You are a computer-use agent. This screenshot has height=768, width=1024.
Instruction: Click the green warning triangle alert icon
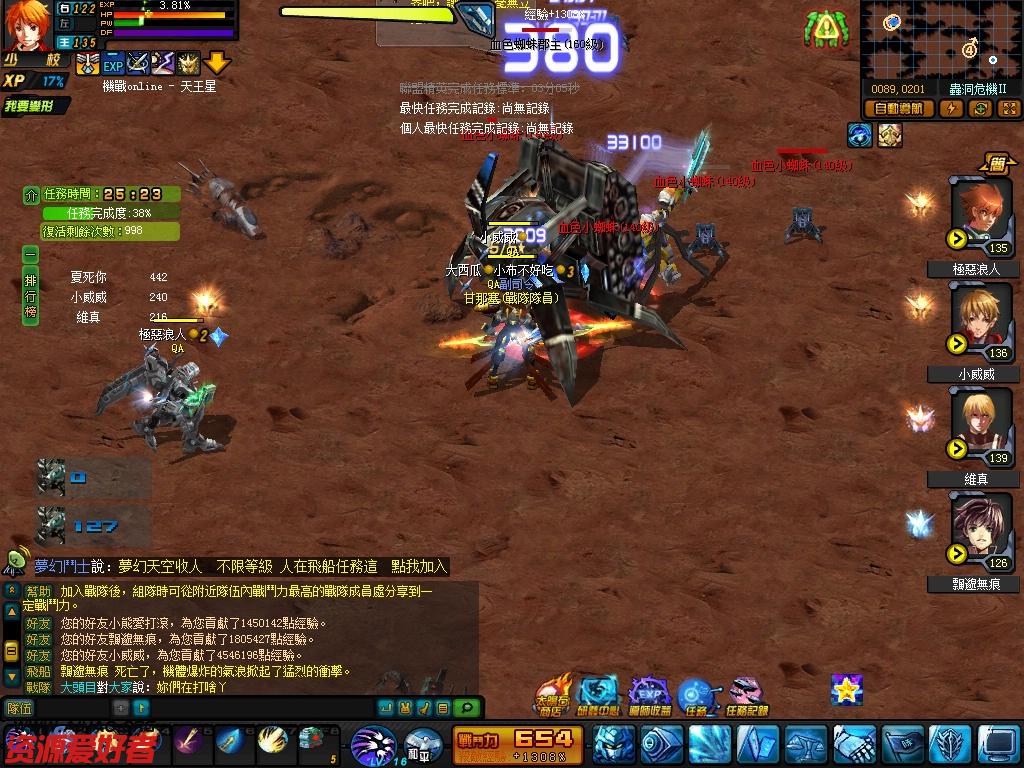(825, 30)
